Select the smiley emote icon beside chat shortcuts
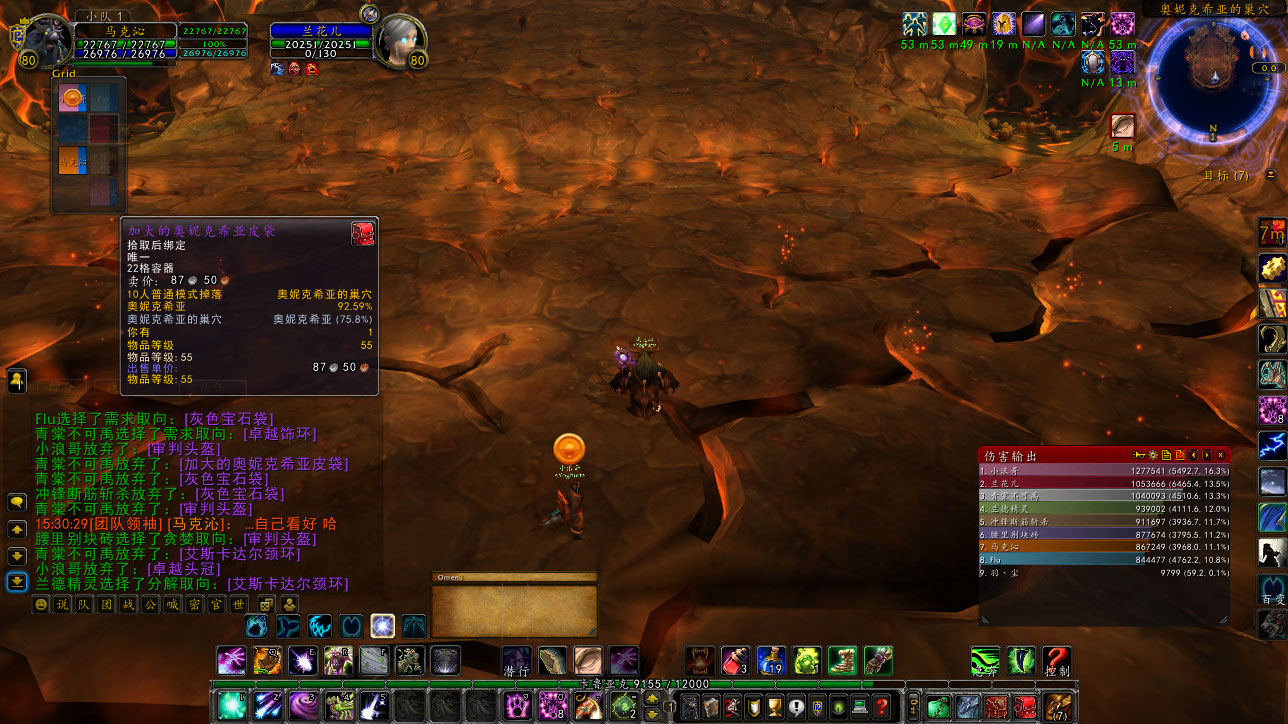This screenshot has height=724, width=1288. [43, 604]
